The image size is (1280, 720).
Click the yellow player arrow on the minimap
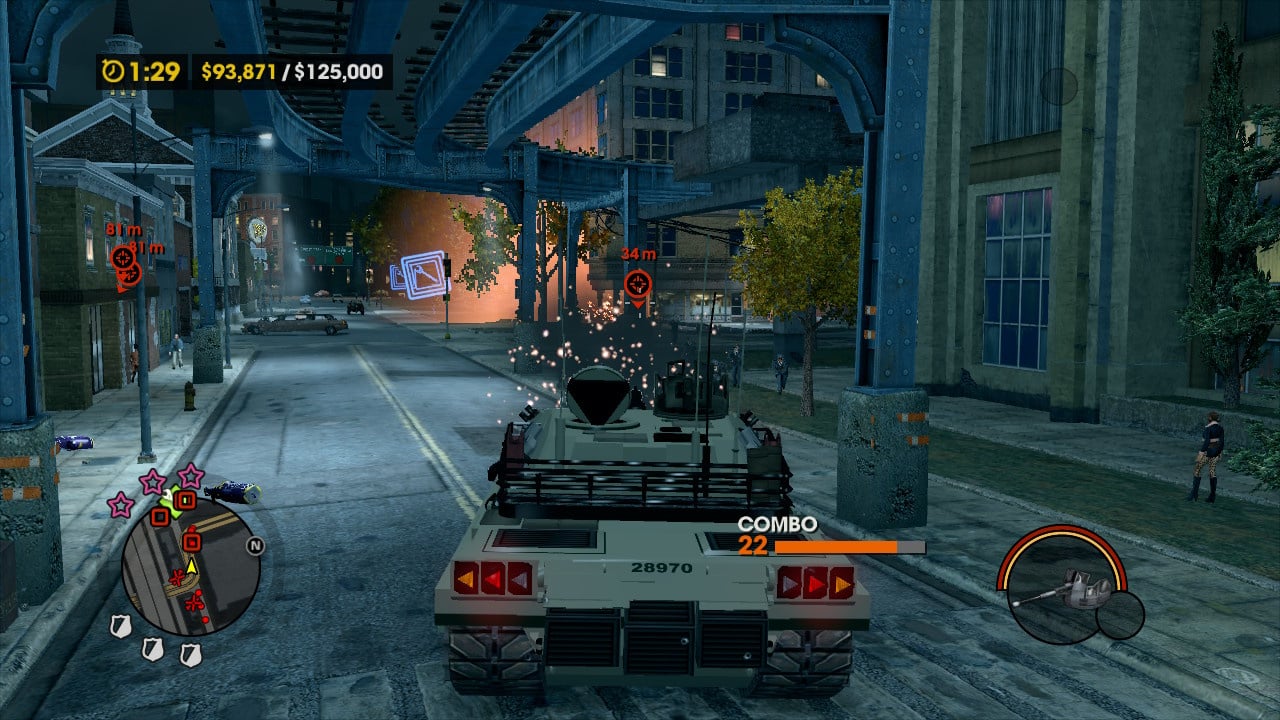[190, 568]
